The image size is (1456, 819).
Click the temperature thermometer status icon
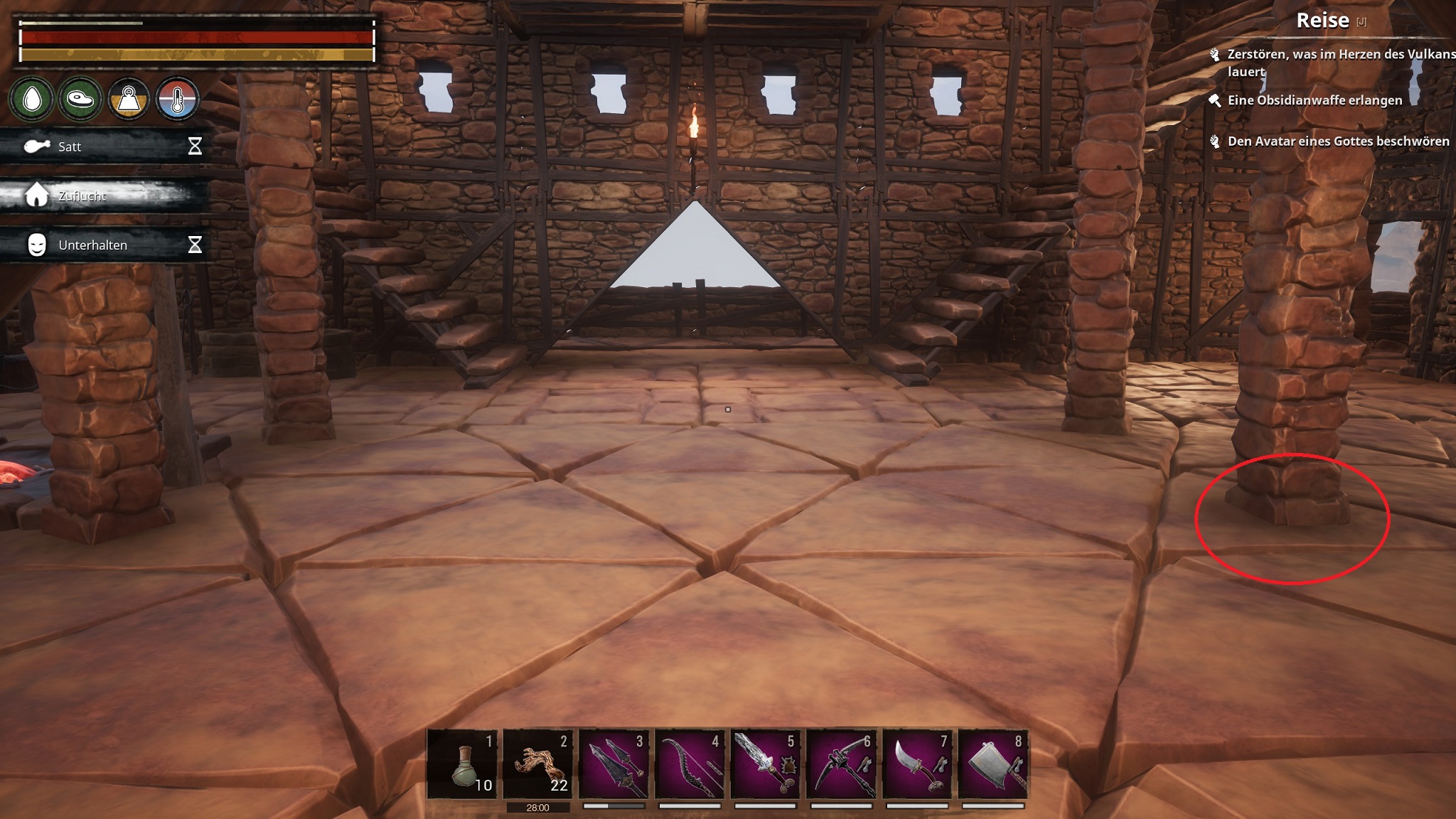pos(177,99)
